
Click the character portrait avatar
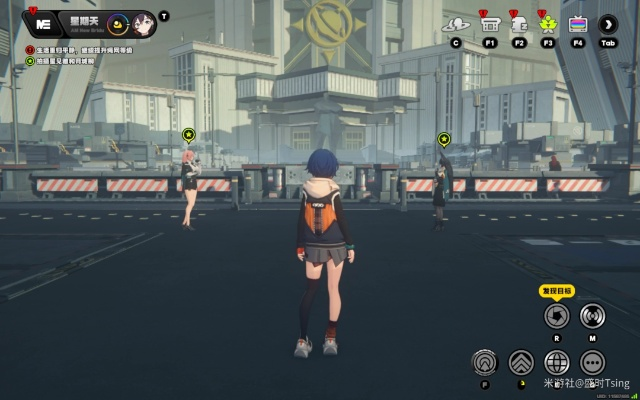[x=142, y=23]
